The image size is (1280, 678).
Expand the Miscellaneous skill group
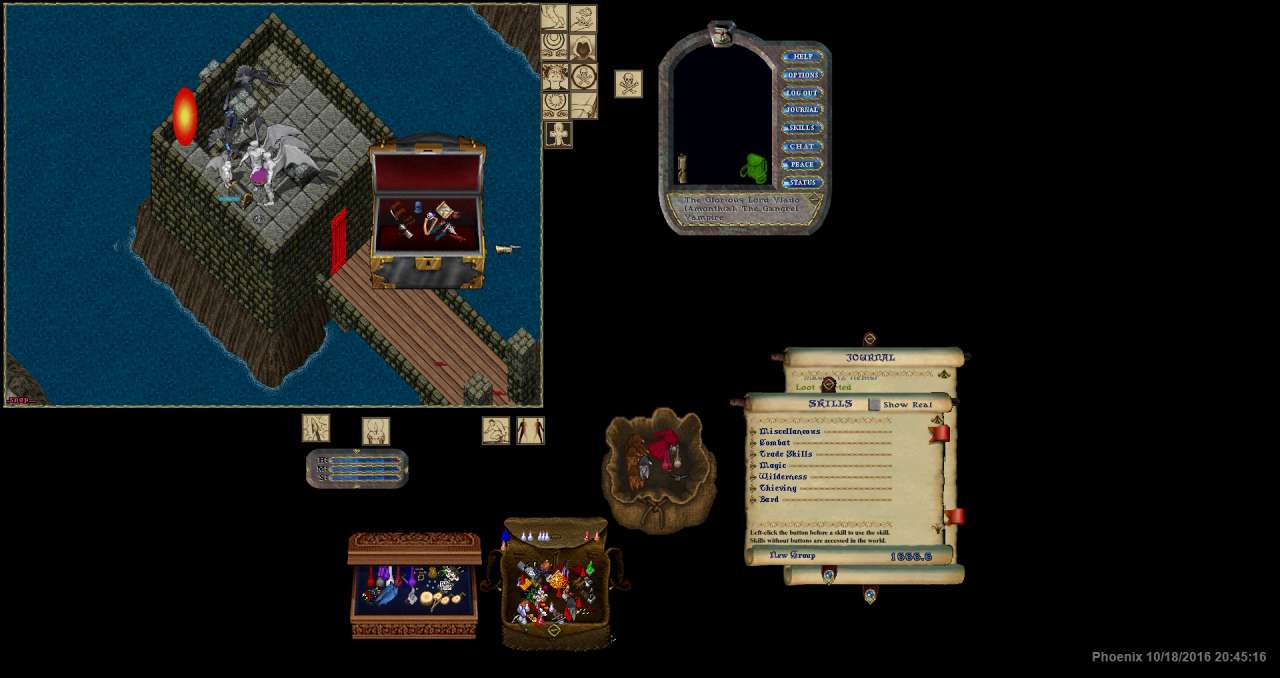point(754,432)
